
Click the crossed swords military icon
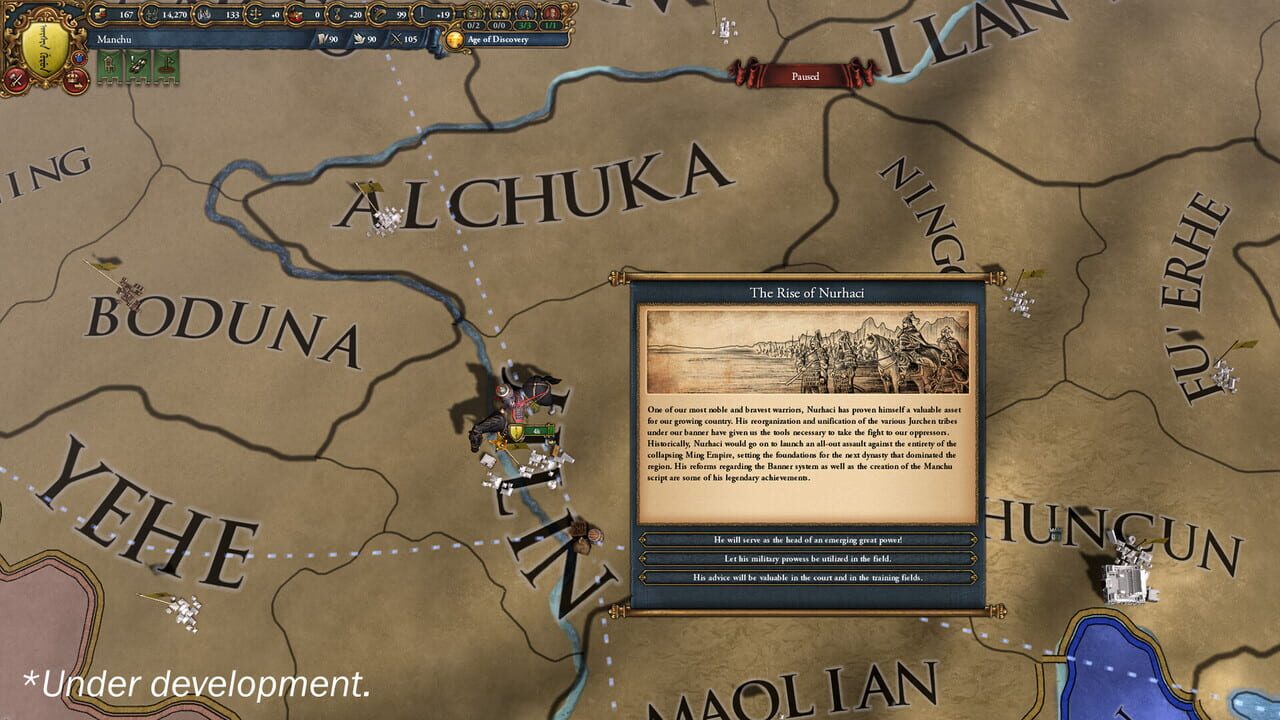pyautogui.click(x=15, y=79)
